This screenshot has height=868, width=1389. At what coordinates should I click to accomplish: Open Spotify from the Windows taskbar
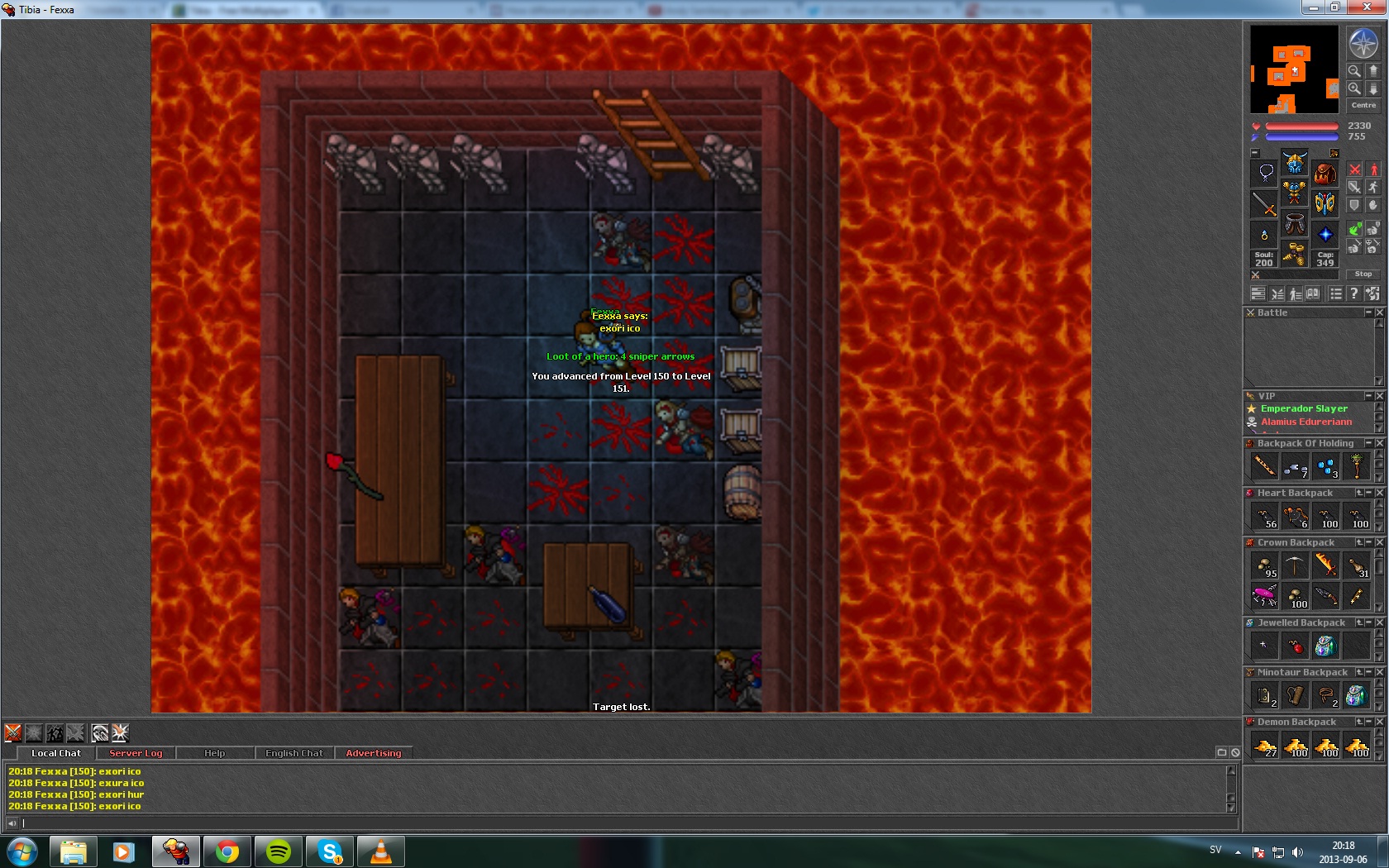pyautogui.click(x=279, y=851)
